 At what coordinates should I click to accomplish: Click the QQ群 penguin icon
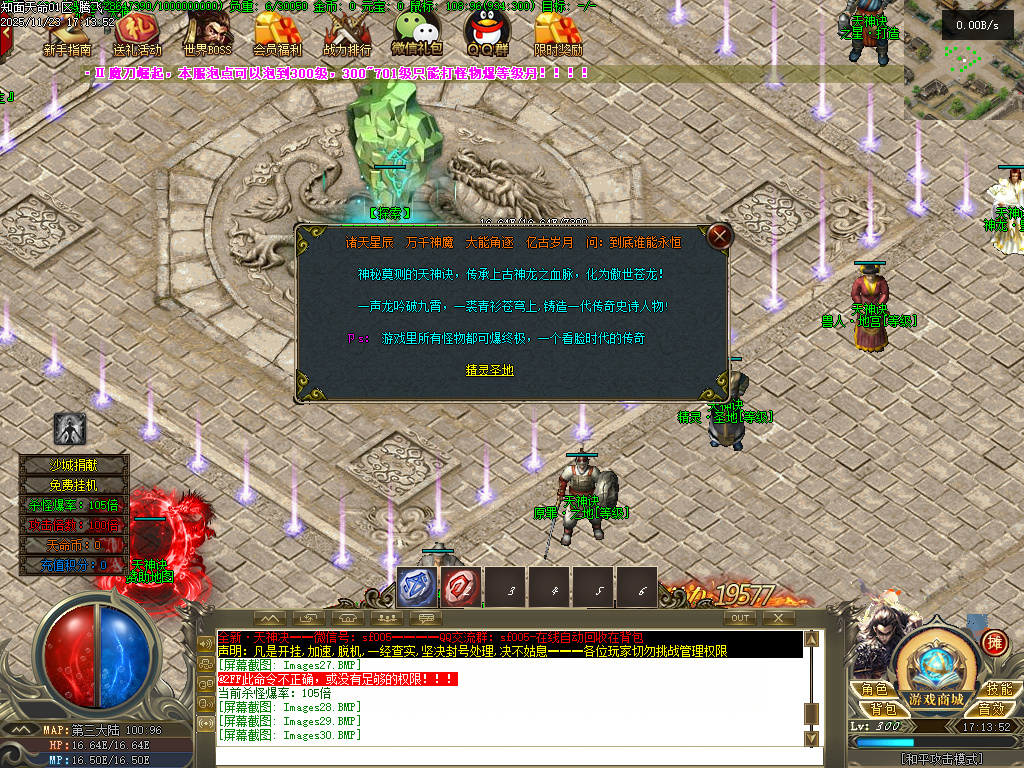[486, 33]
